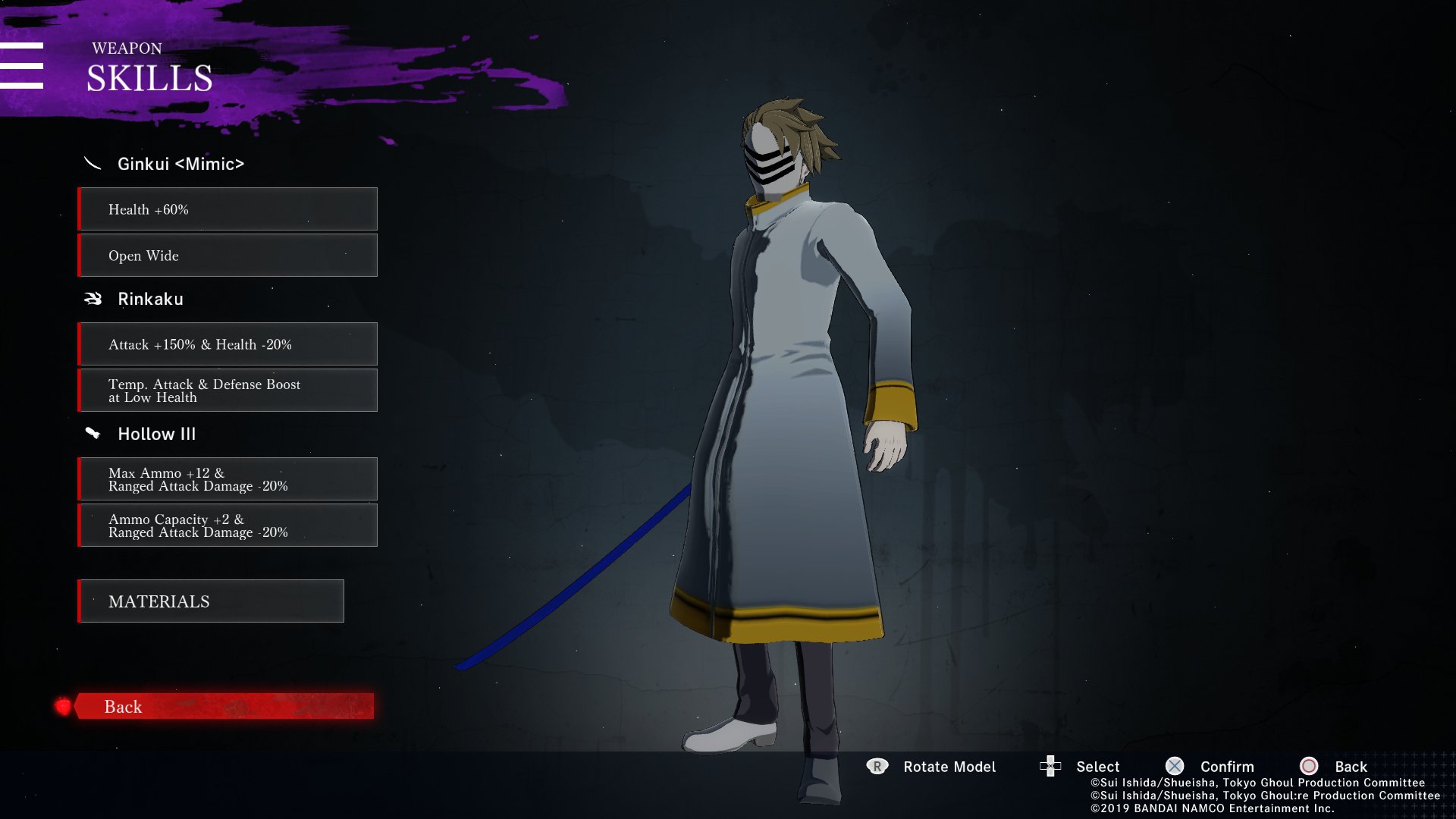
Task: Select Attack +150% & Health -20% skill
Action: [x=227, y=344]
